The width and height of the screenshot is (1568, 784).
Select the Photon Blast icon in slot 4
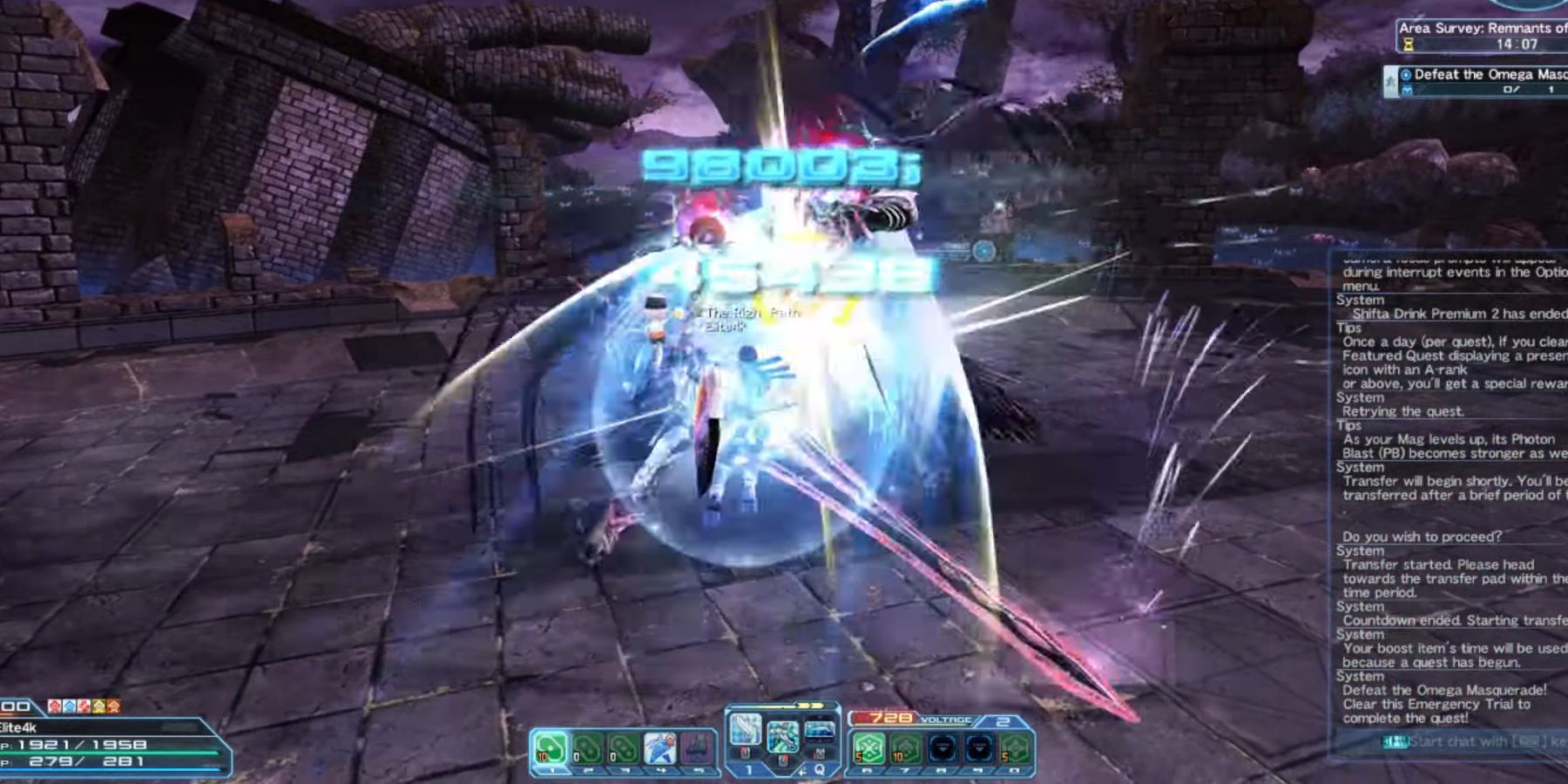659,747
